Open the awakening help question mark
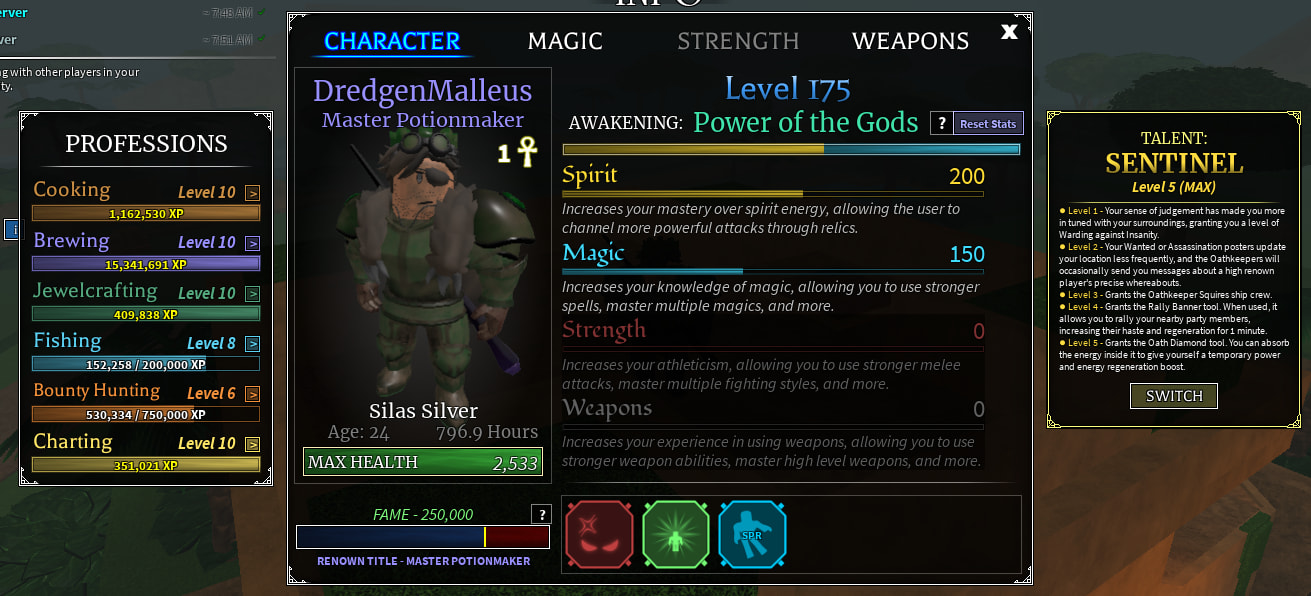 coord(941,124)
